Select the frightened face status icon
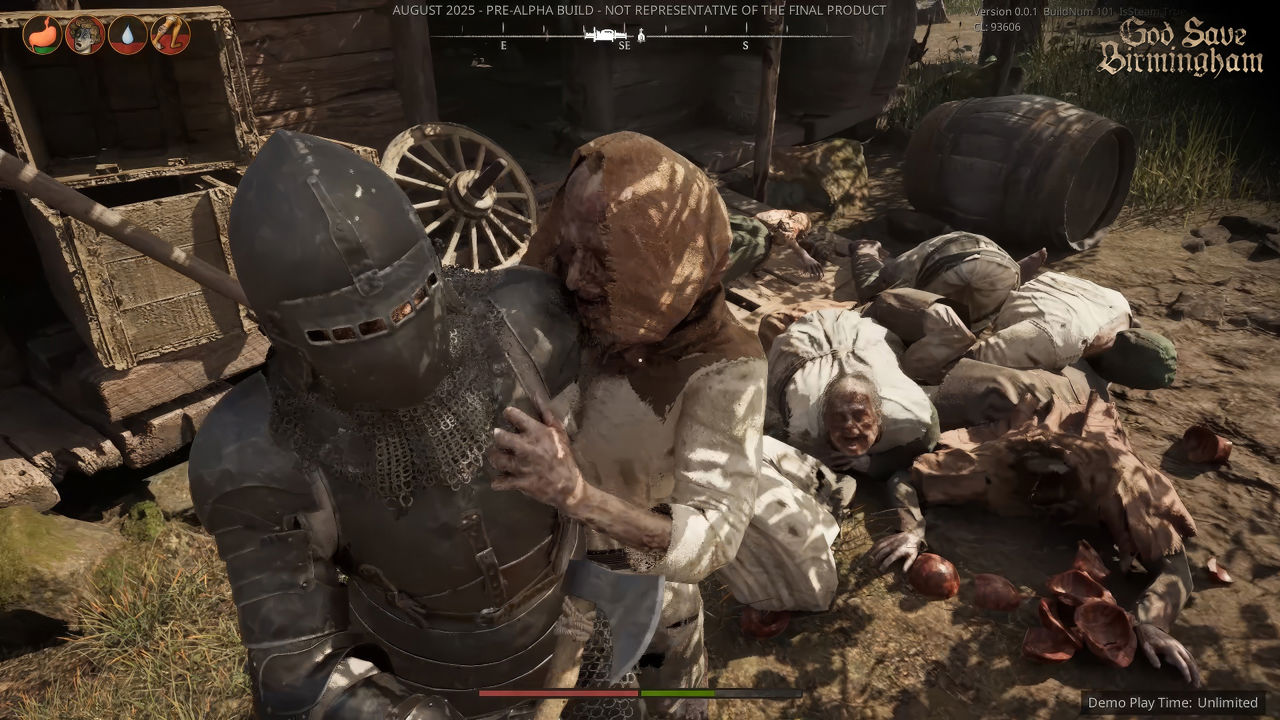Screen dimensions: 1280x720 click(x=85, y=35)
